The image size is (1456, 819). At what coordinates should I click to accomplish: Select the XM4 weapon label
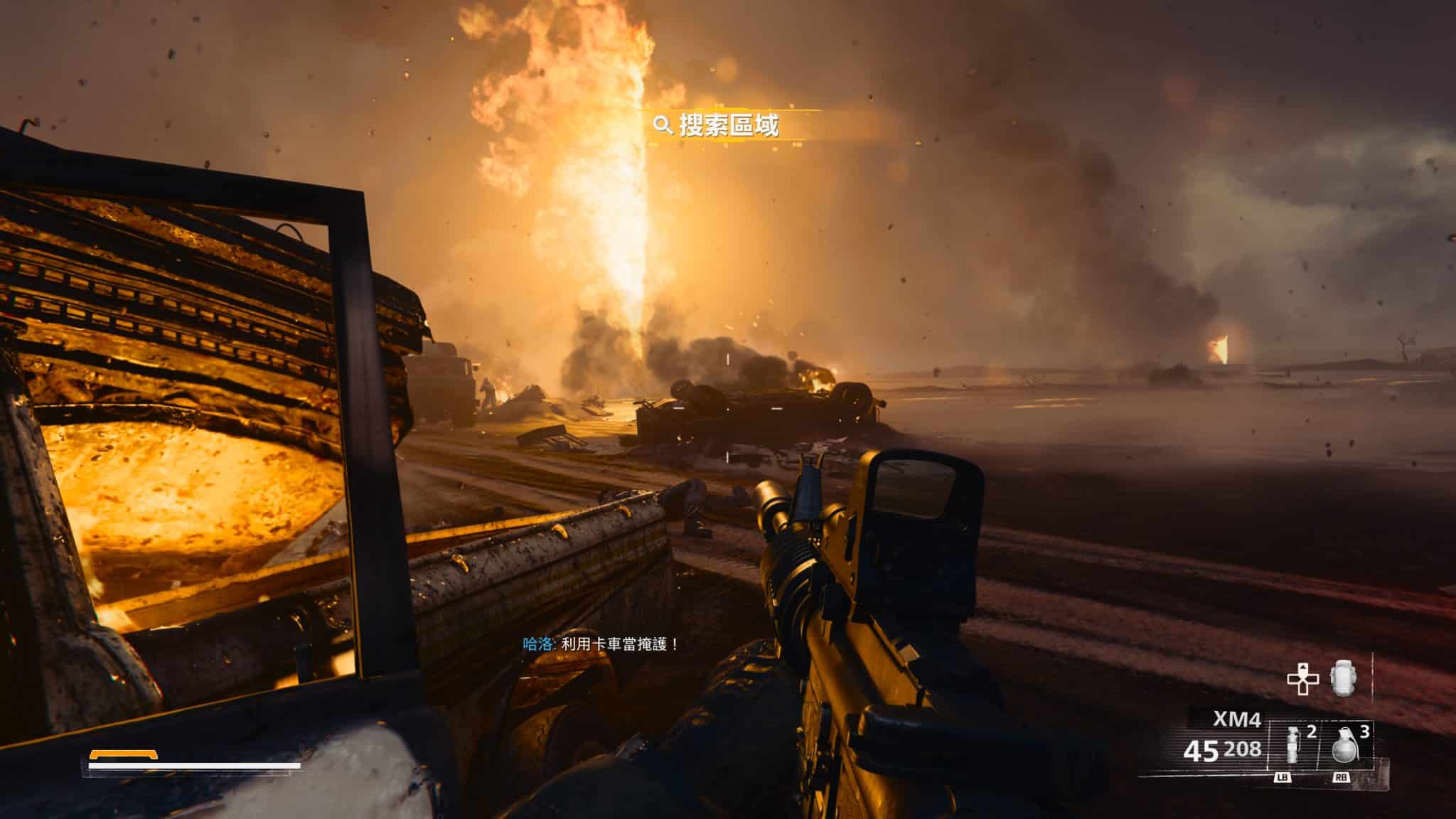[x=1236, y=720]
